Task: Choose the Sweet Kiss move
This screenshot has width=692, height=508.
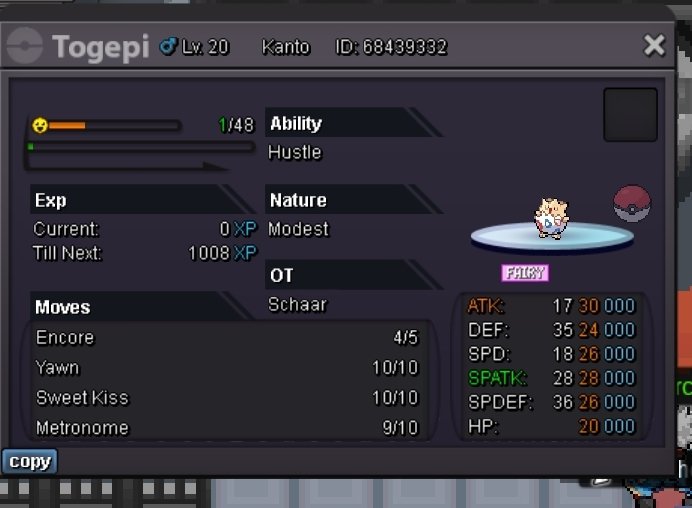Action: tap(227, 397)
